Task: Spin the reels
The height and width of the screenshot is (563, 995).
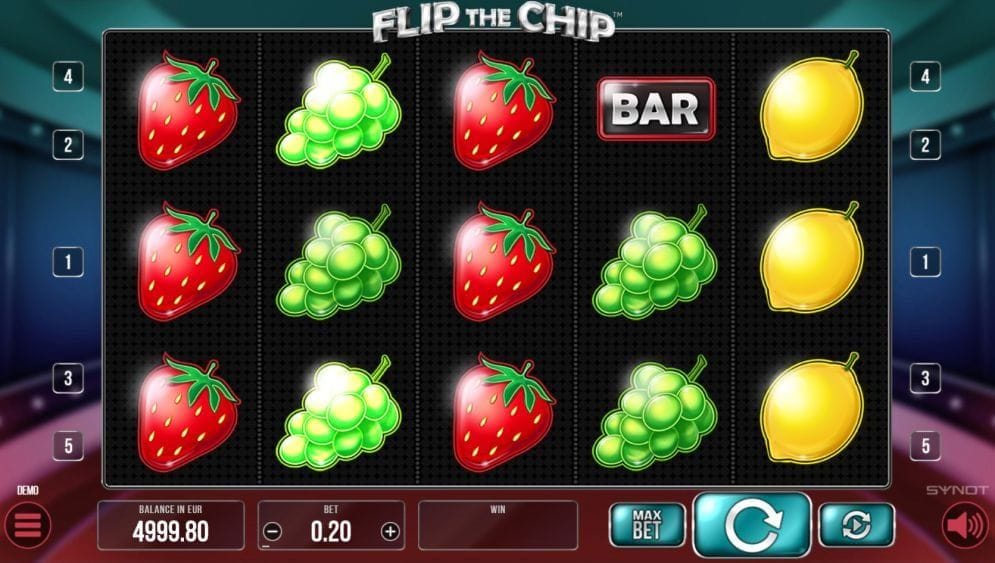Action: coord(751,525)
